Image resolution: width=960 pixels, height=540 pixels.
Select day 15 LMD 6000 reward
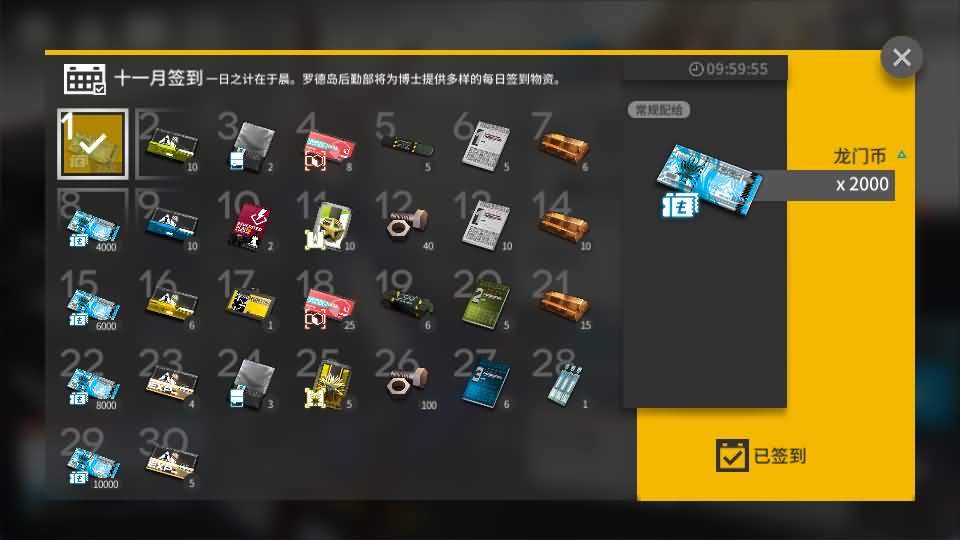click(92, 302)
